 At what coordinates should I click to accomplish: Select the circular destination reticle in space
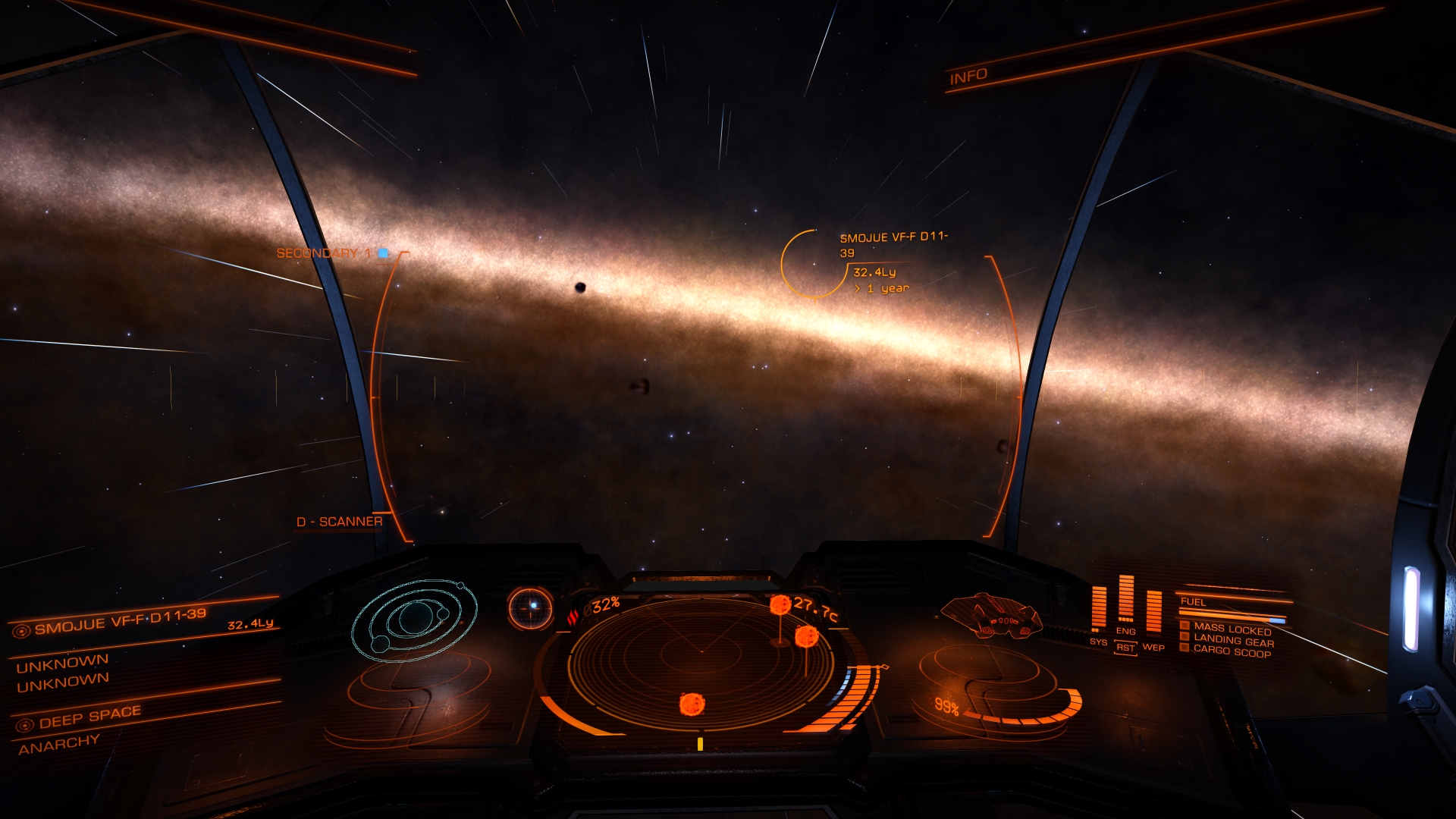tap(813, 263)
